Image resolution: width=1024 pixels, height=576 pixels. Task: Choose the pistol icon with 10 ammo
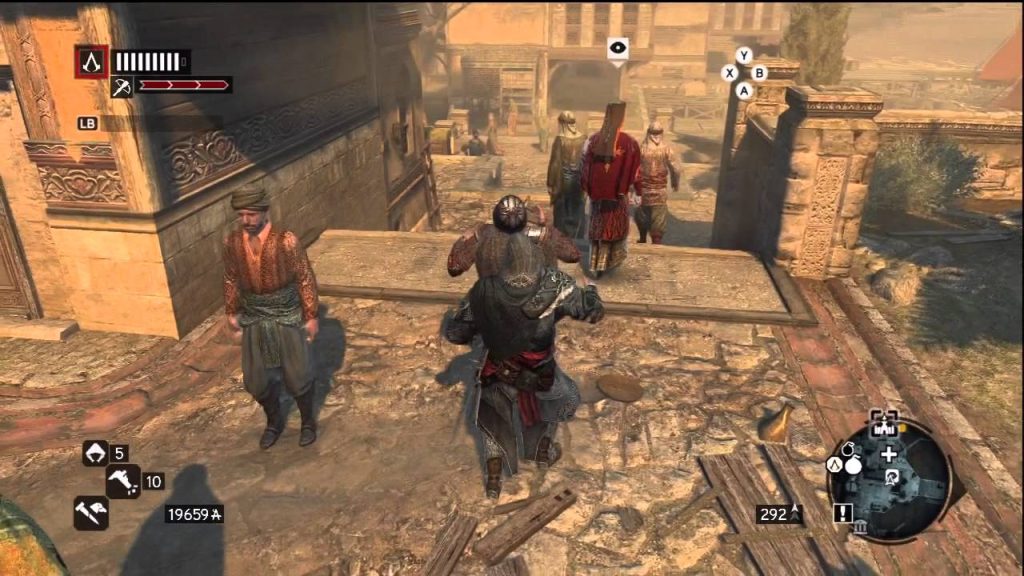(124, 481)
